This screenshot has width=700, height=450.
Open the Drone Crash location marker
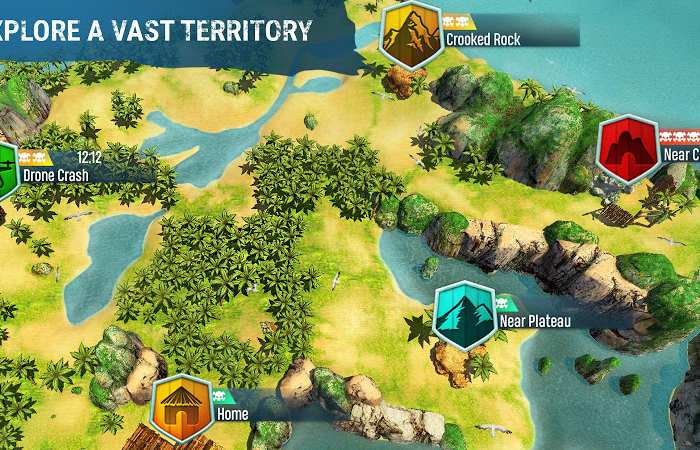(x=5, y=168)
